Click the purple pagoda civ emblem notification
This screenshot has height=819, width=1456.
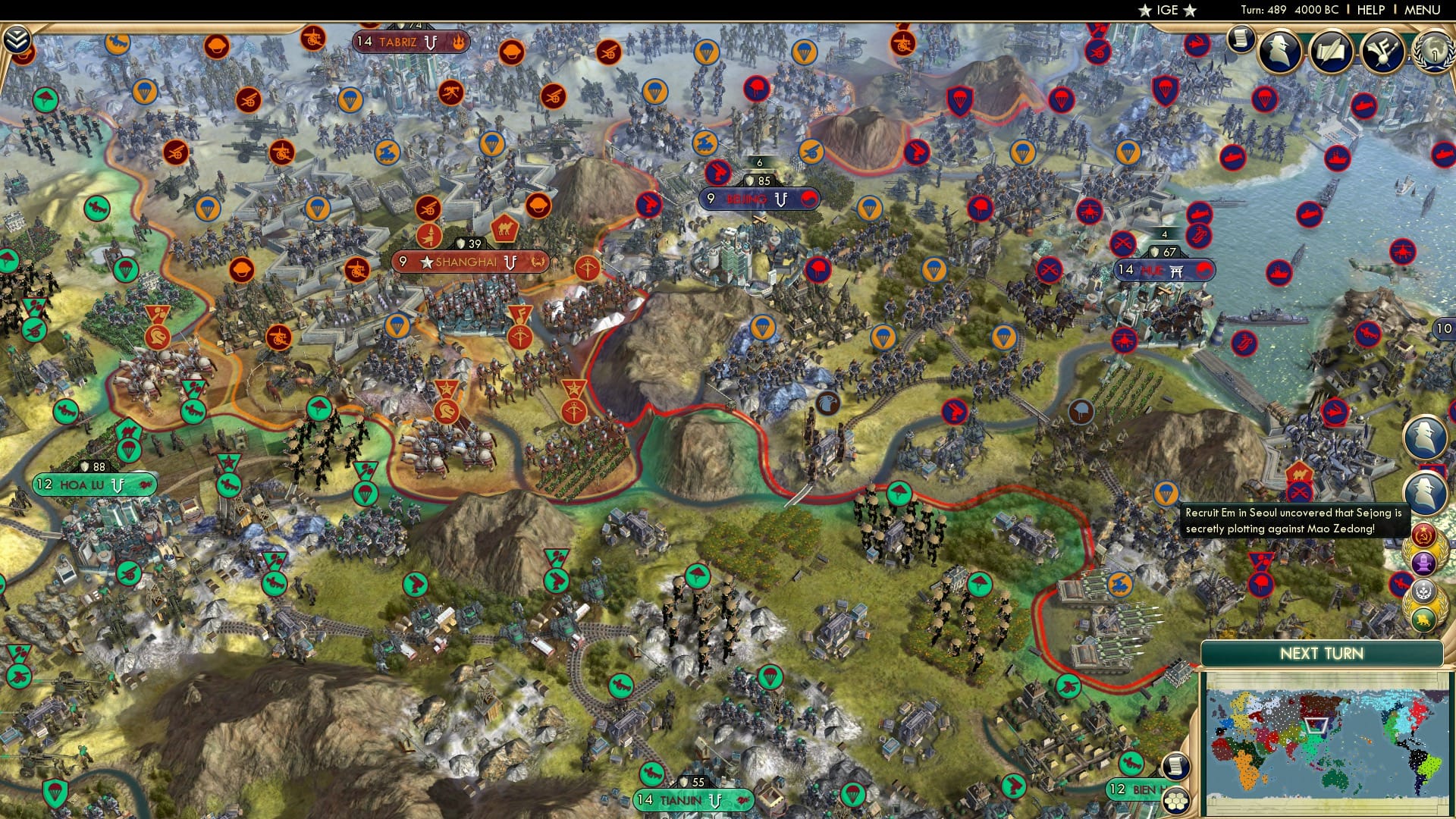coord(1424,563)
